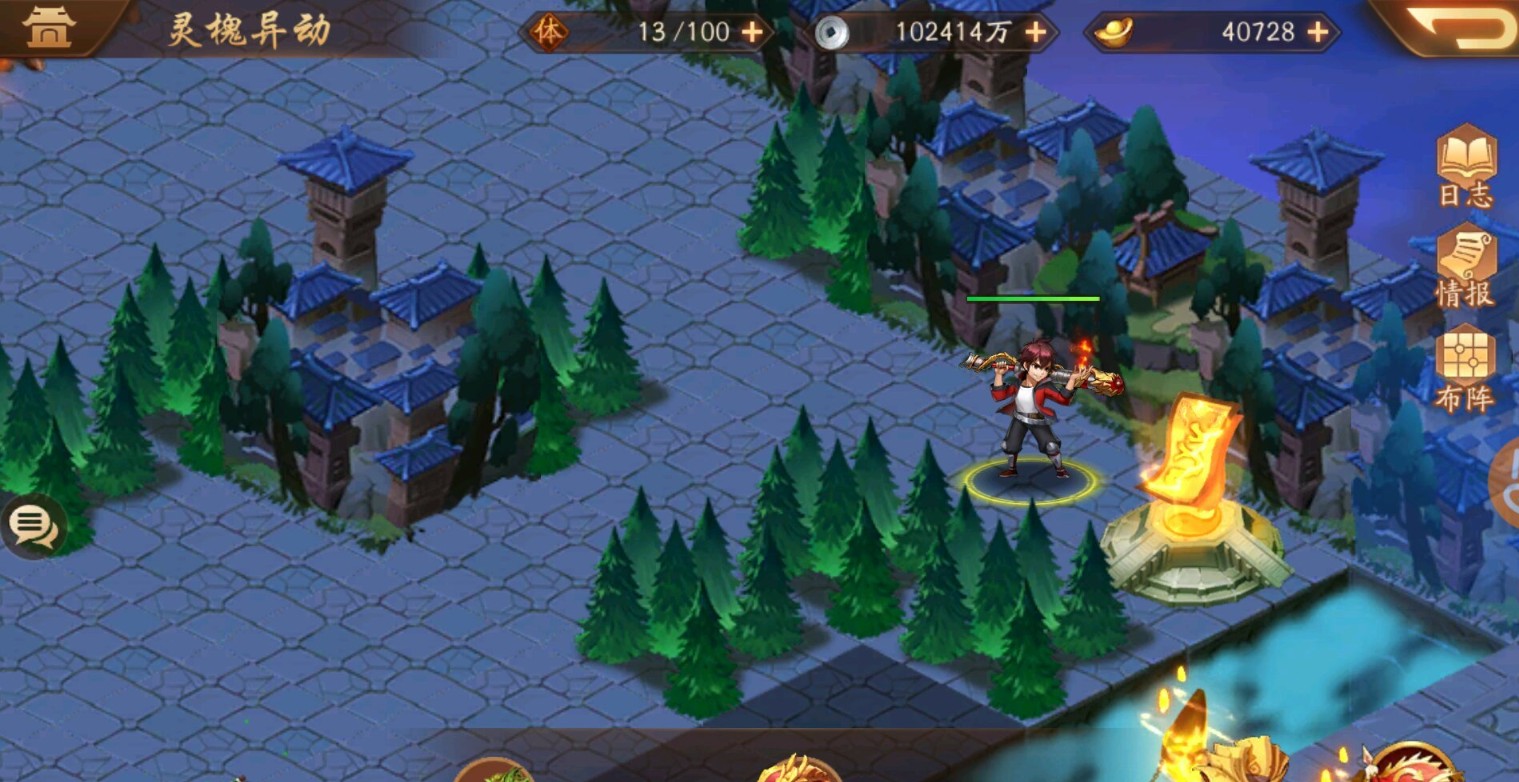Add stamina with the plus button
This screenshot has width=1519, height=782.
pyautogui.click(x=752, y=32)
